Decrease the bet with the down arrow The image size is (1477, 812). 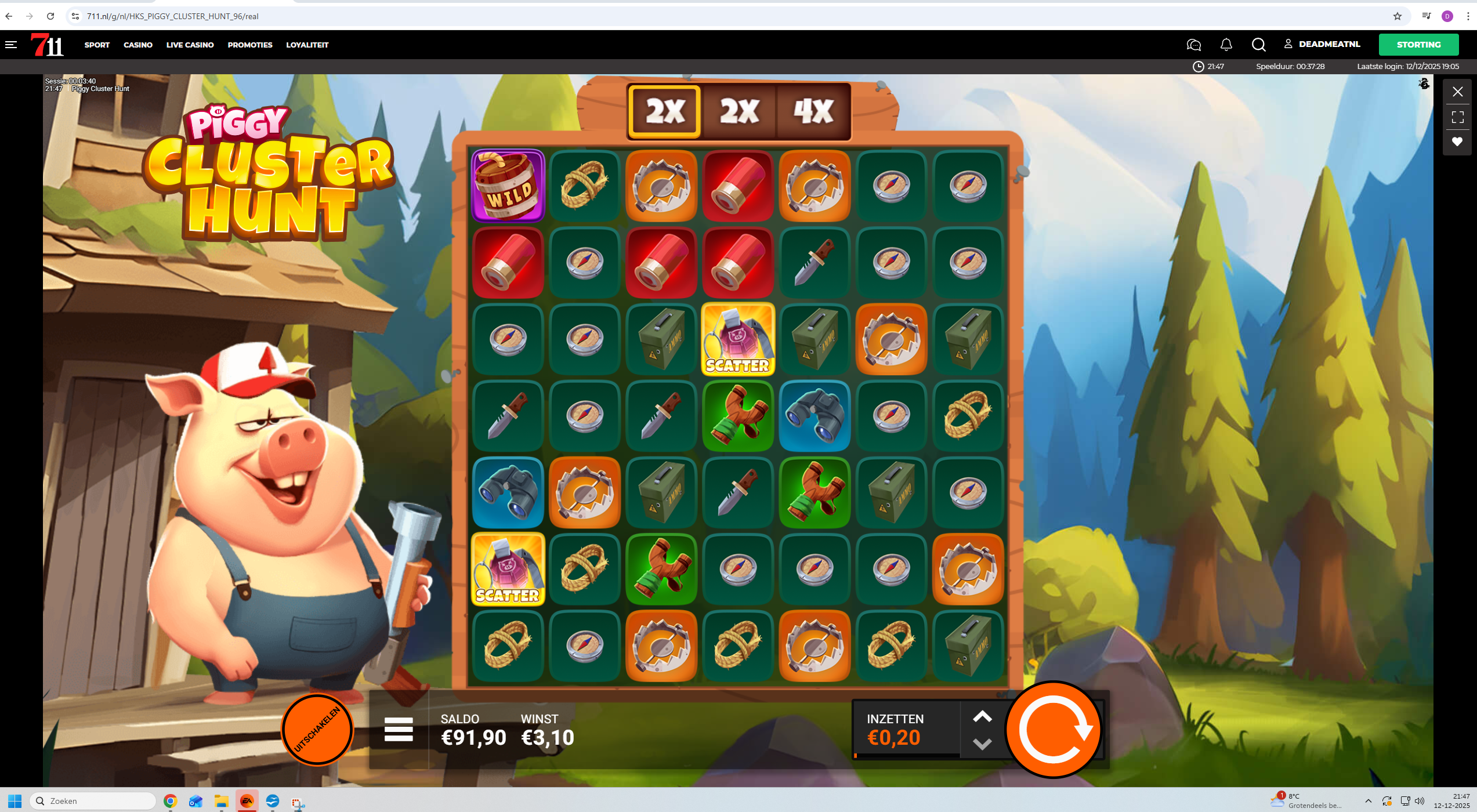click(x=982, y=744)
